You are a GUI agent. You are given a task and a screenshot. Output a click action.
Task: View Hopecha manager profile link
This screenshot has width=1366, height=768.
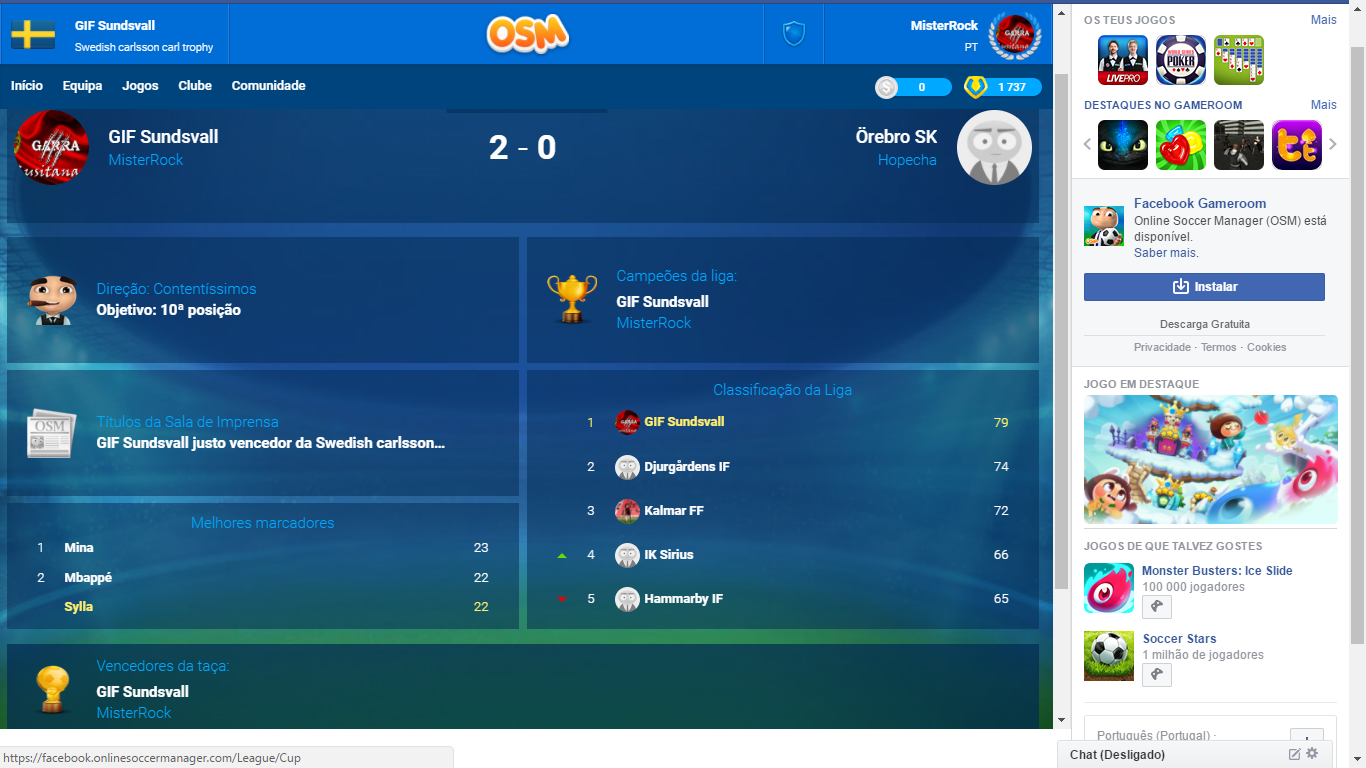pos(907,160)
